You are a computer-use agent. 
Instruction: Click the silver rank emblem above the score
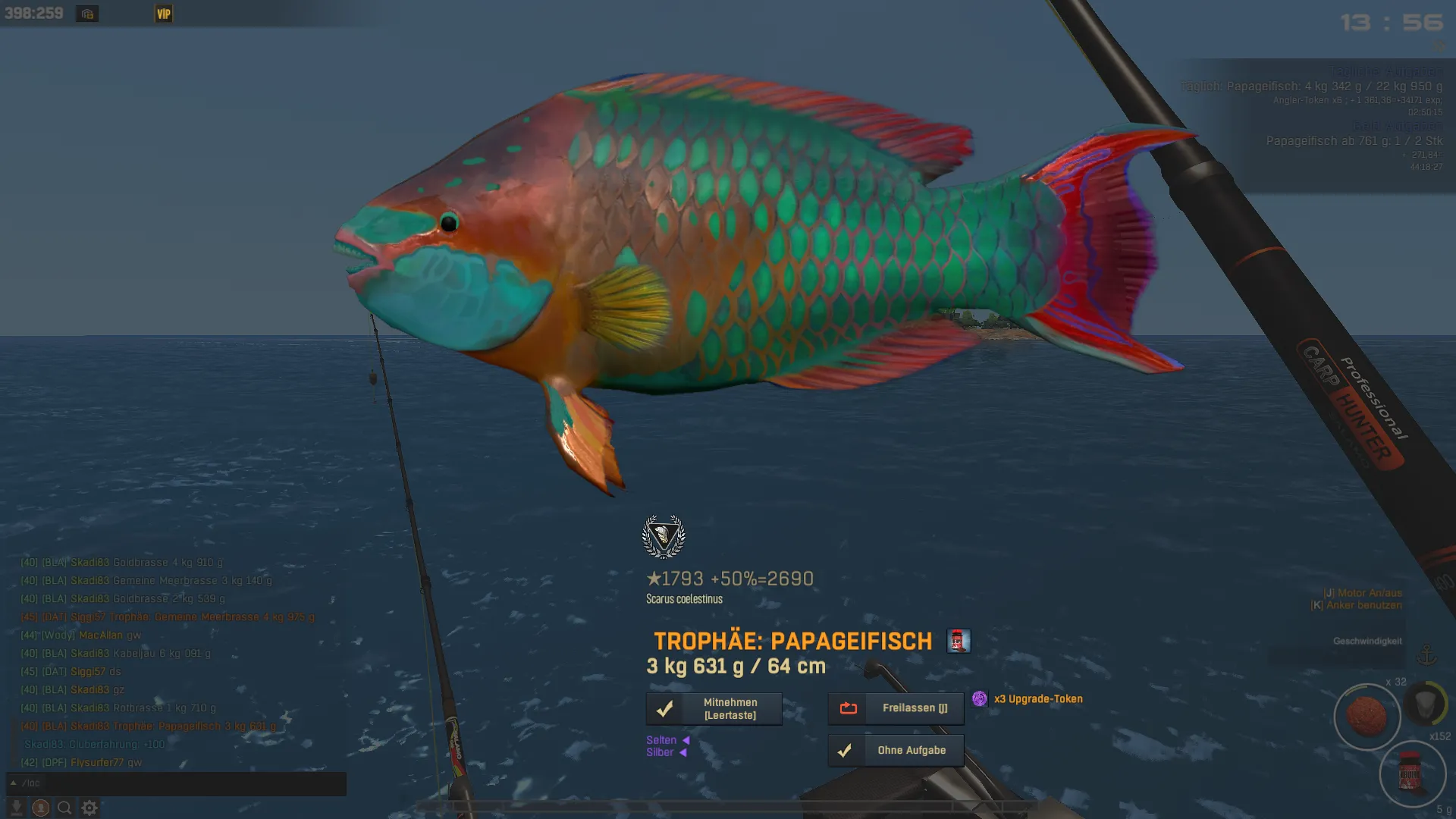(x=664, y=536)
